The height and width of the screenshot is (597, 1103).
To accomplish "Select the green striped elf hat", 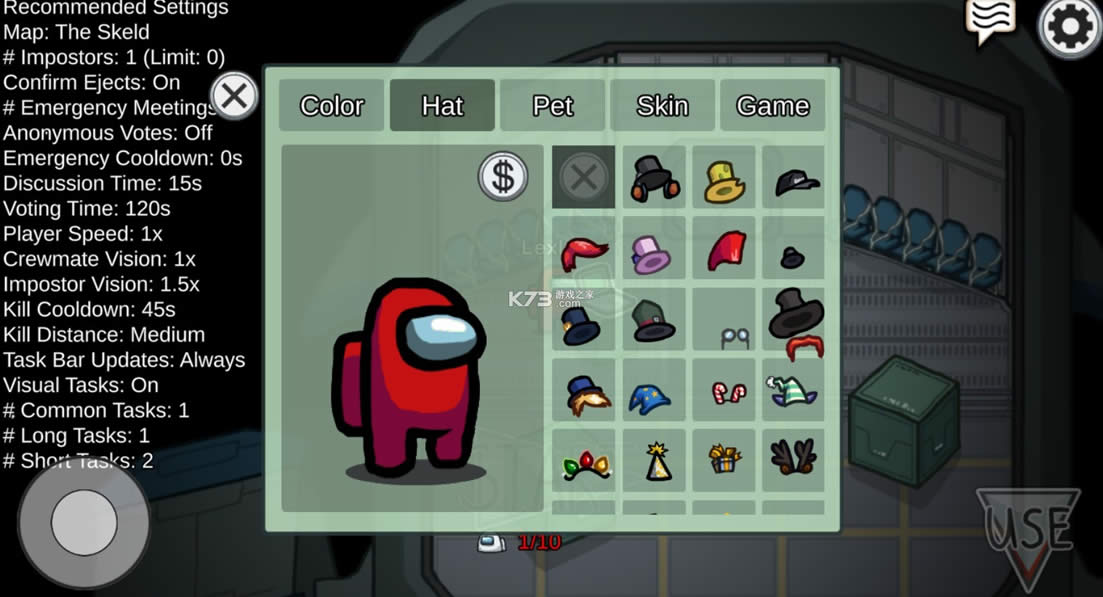I will [x=794, y=391].
